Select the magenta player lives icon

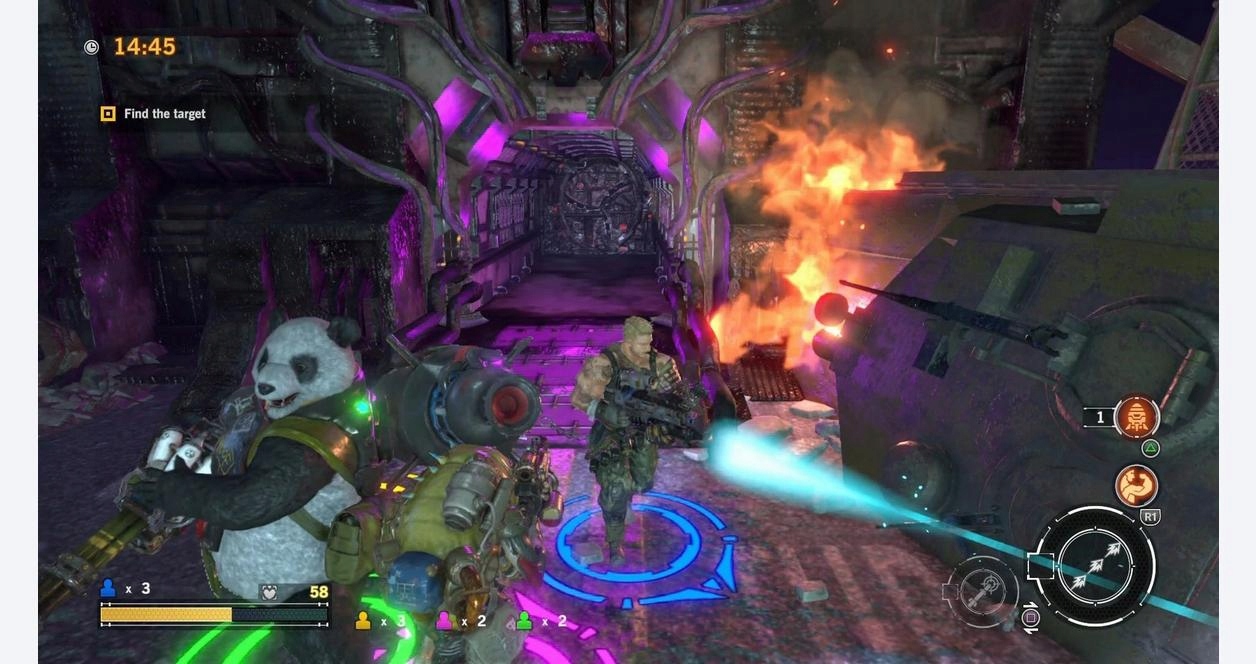[444, 621]
